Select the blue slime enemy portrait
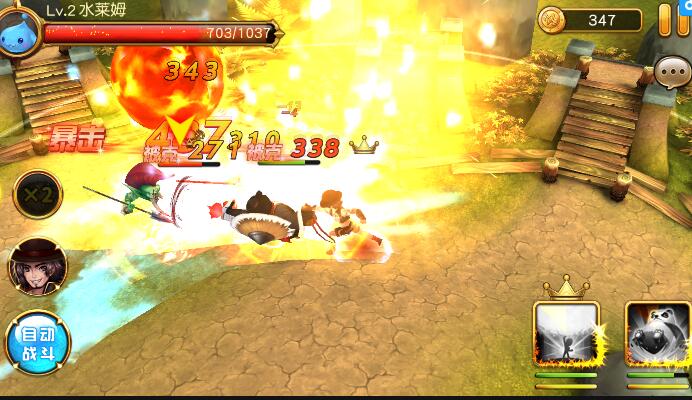Viewport: 692px width, 400px height. click(21, 20)
